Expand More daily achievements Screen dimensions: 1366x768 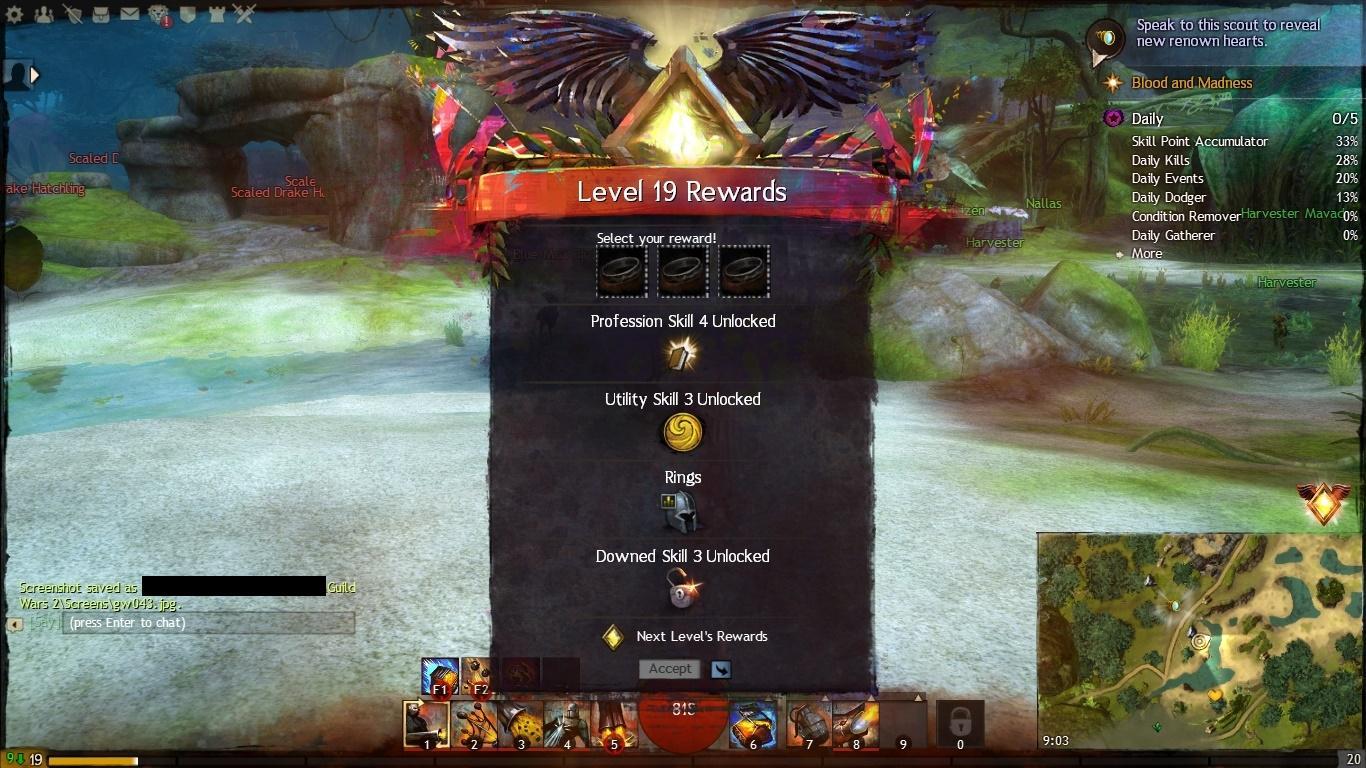1146,254
